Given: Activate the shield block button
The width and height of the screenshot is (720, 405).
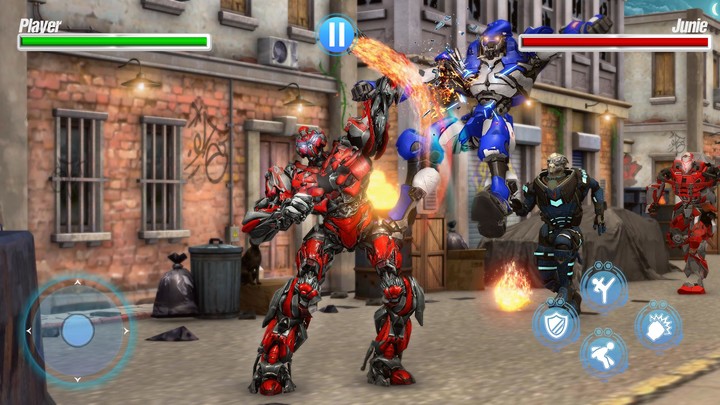Looking at the screenshot, I should (554, 322).
